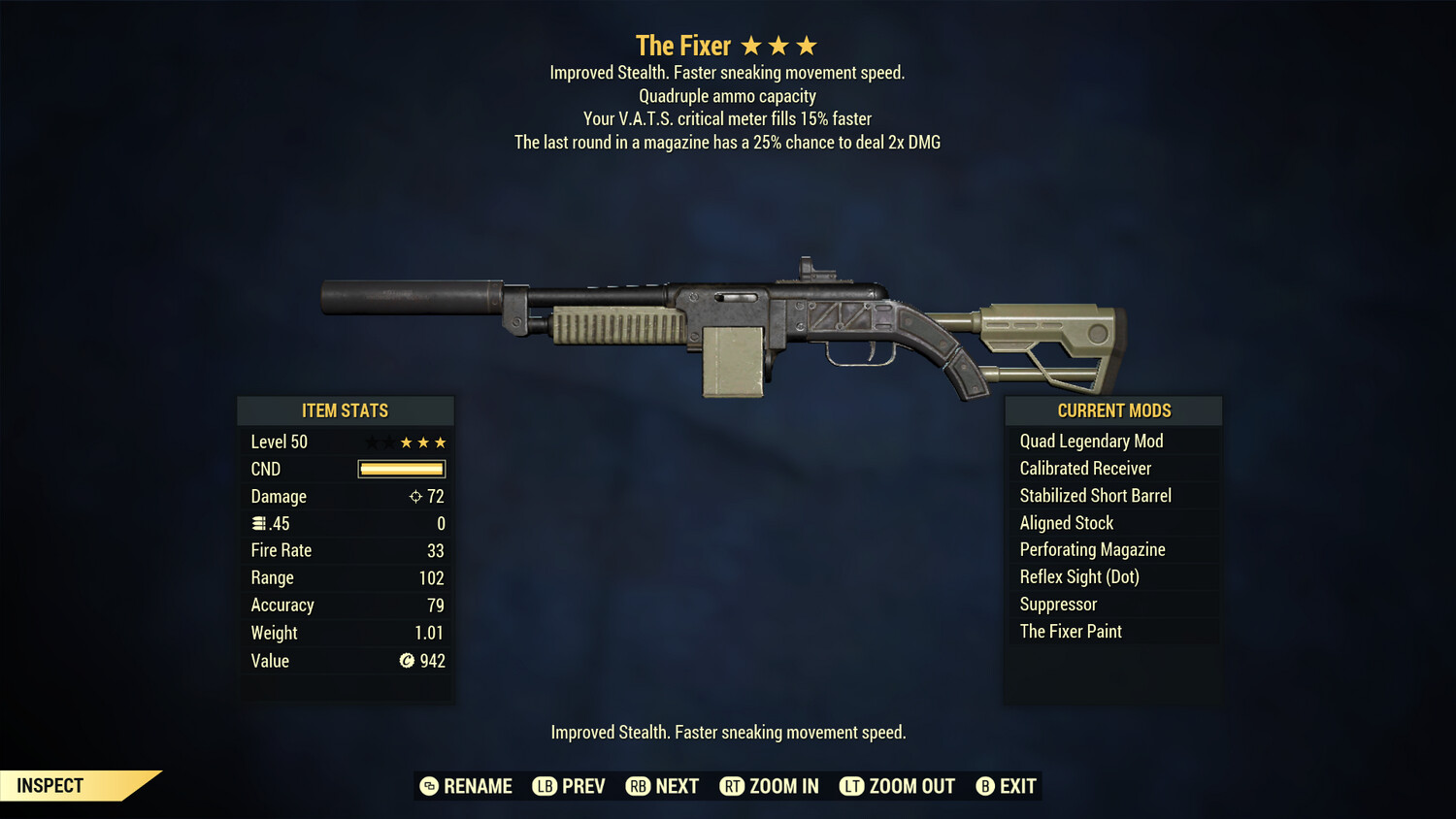The width and height of the screenshot is (1456, 819).
Task: Switch to the CURRENT MODS header
Action: click(1112, 410)
